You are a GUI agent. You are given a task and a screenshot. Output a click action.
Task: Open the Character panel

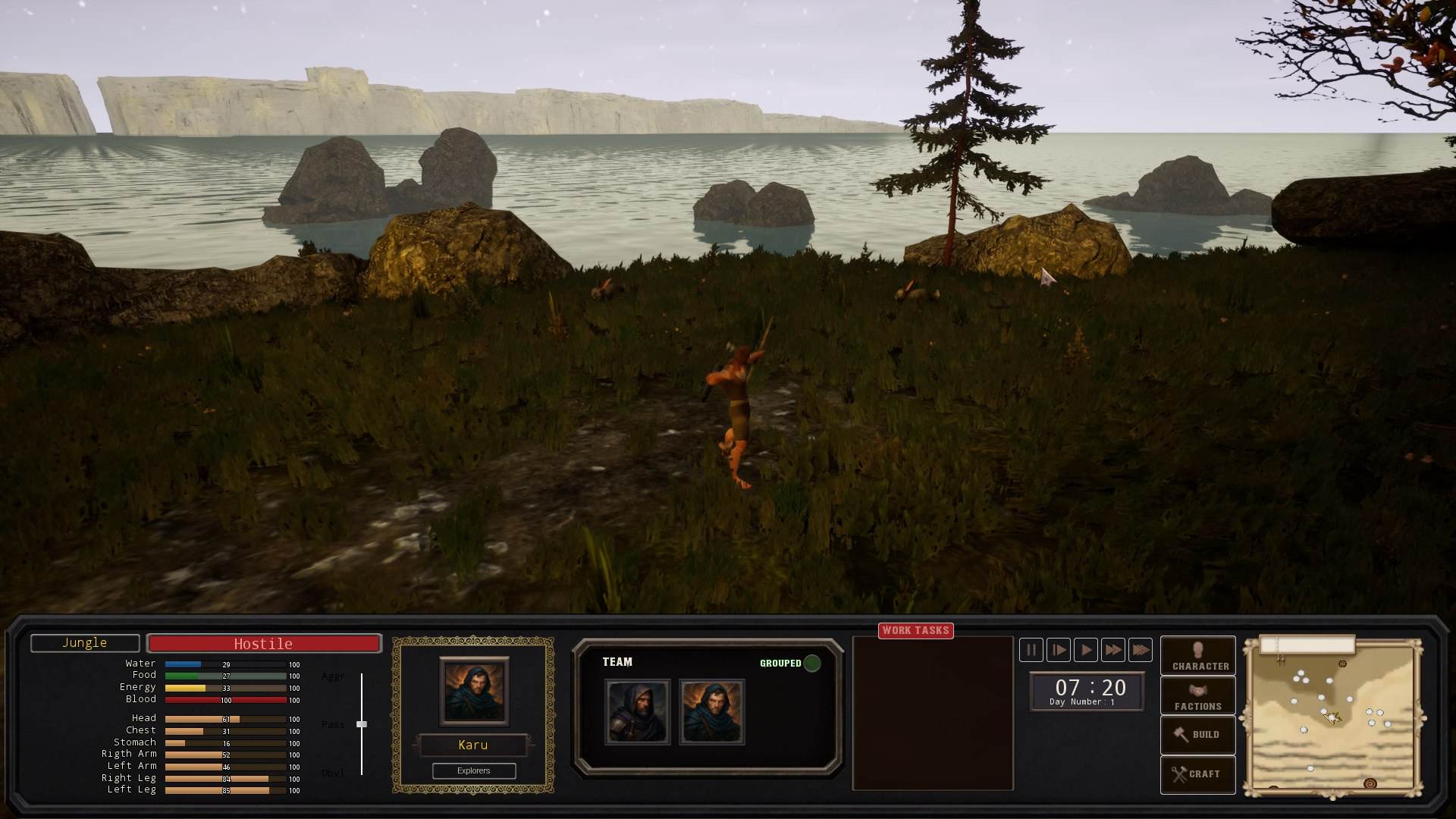(1197, 656)
